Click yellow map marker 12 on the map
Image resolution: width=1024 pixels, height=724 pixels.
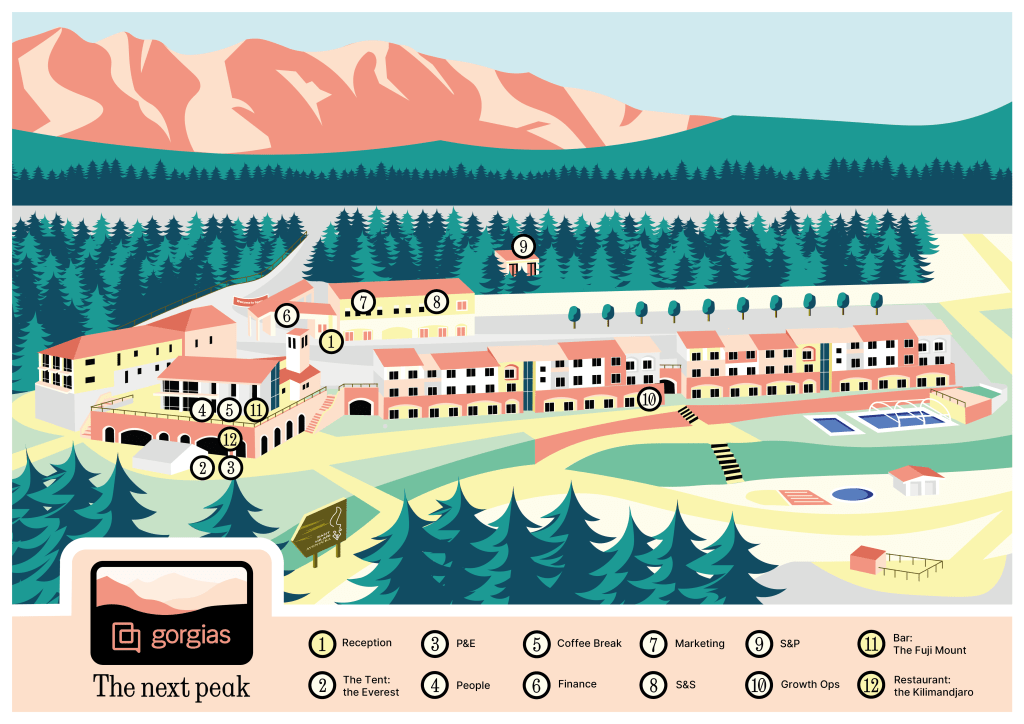click(x=230, y=437)
